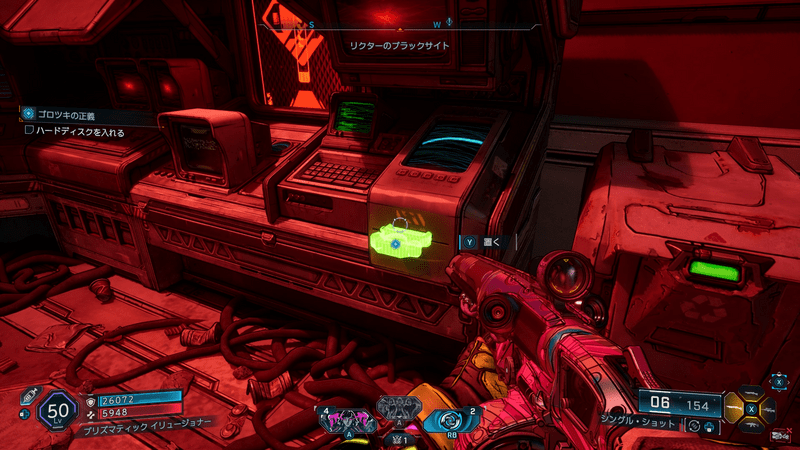Select the ゴロツキの正義 quest tracker

[70, 114]
